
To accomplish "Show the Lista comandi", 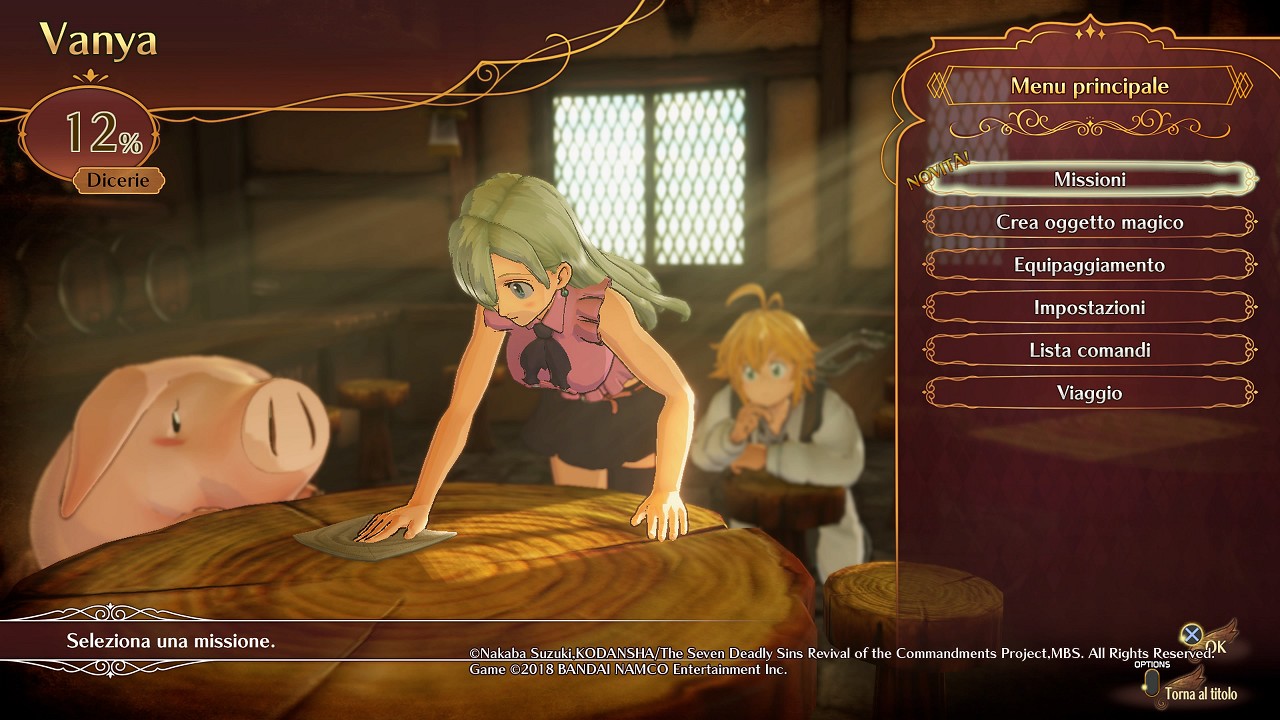I will point(1089,350).
